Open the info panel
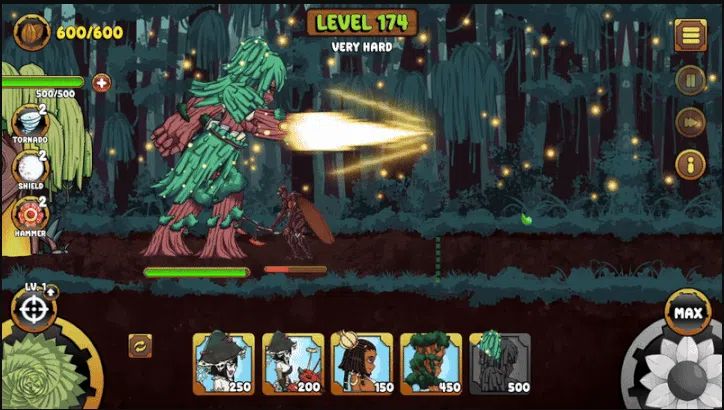The height and width of the screenshot is (410, 724). [690, 163]
